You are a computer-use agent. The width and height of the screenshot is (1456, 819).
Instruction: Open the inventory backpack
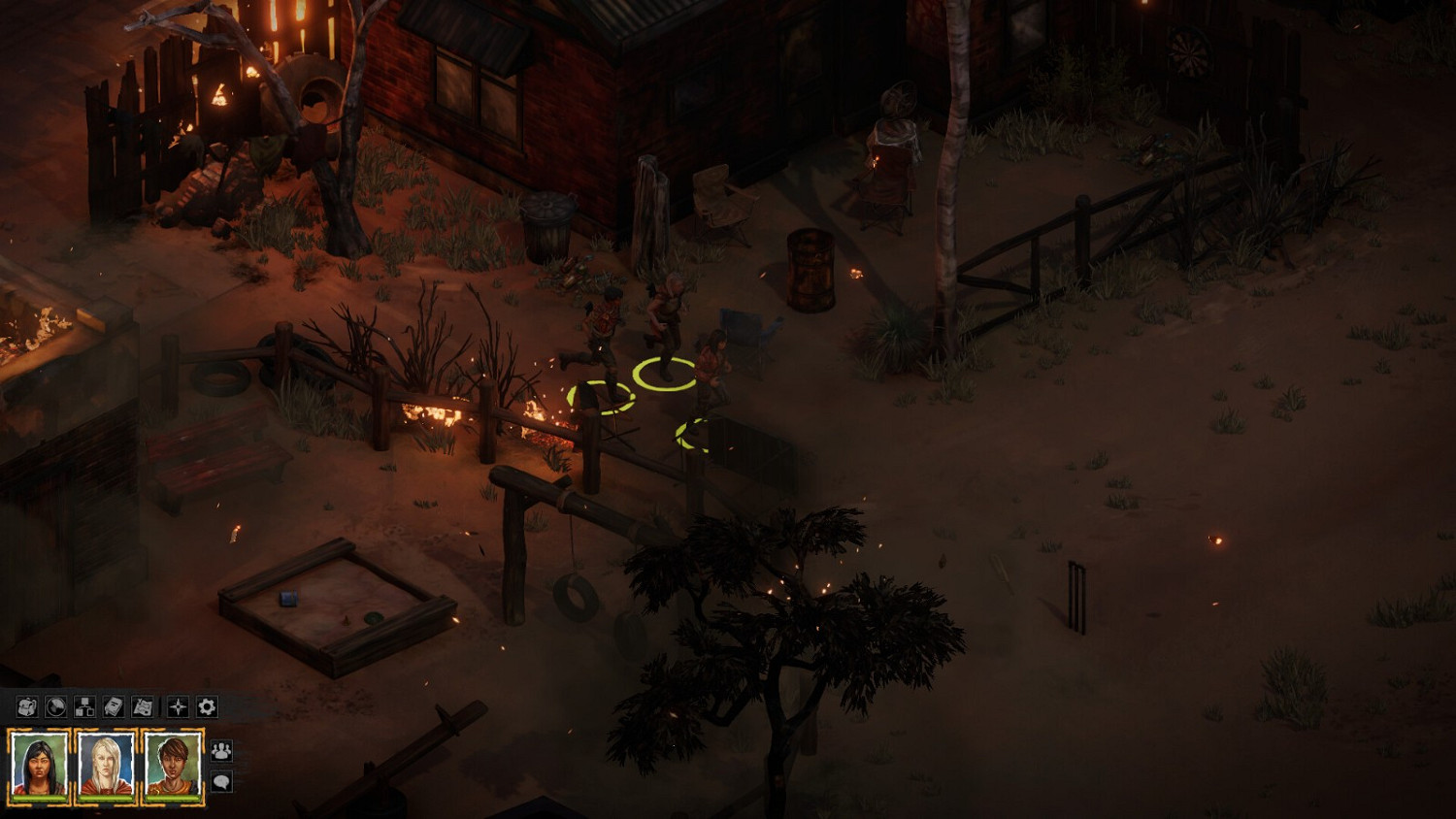(x=26, y=706)
